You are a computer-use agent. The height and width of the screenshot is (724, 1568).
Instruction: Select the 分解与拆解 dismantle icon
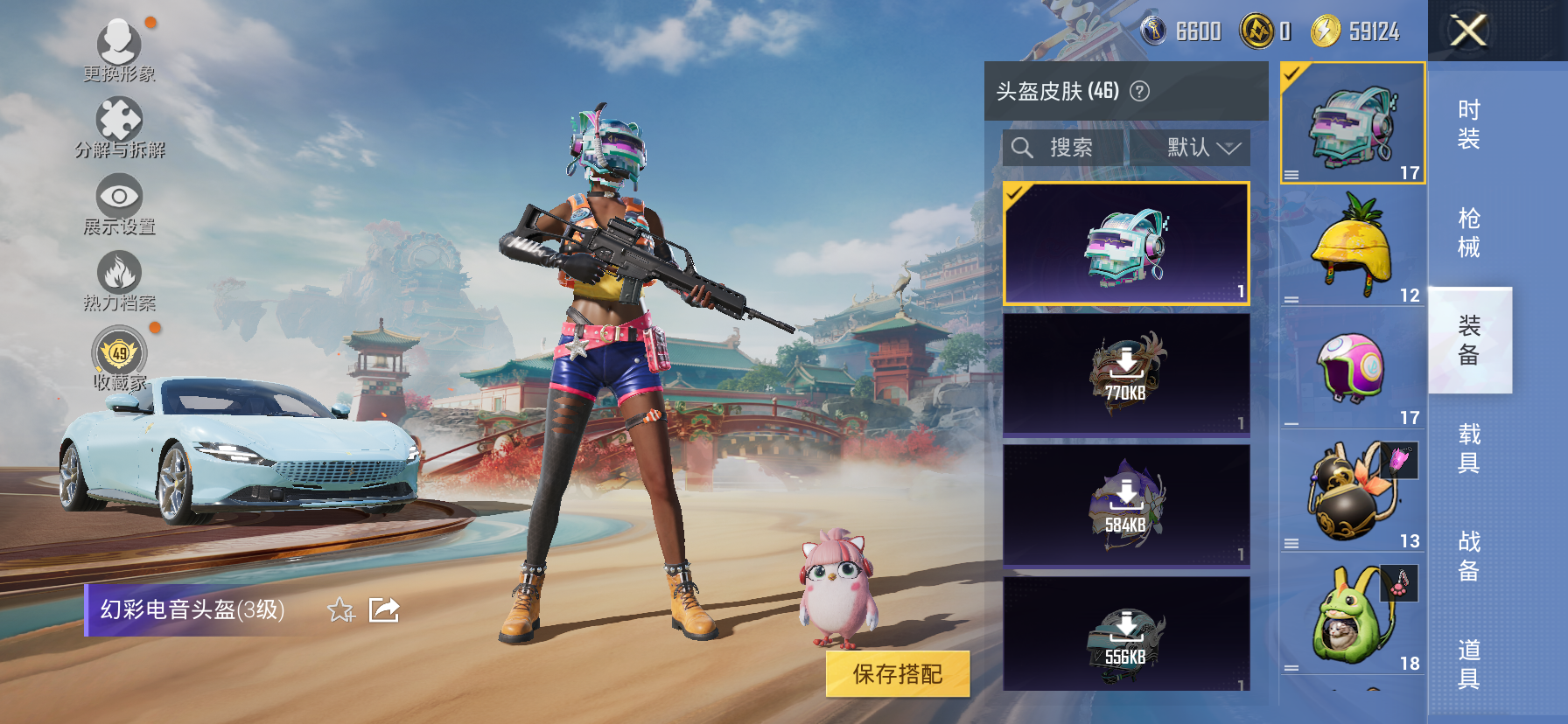tap(118, 118)
